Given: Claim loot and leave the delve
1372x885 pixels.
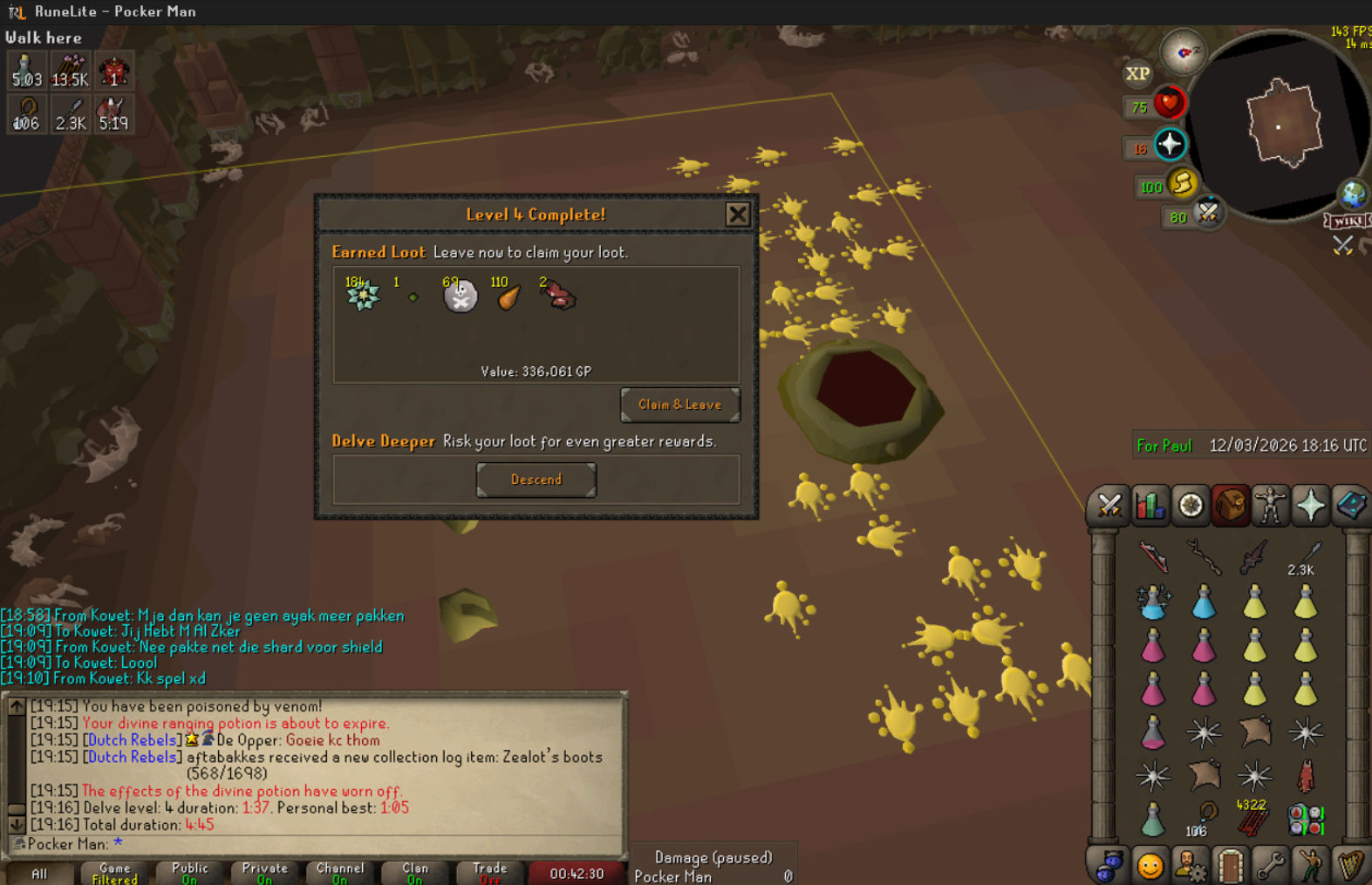Looking at the screenshot, I should coord(679,405).
